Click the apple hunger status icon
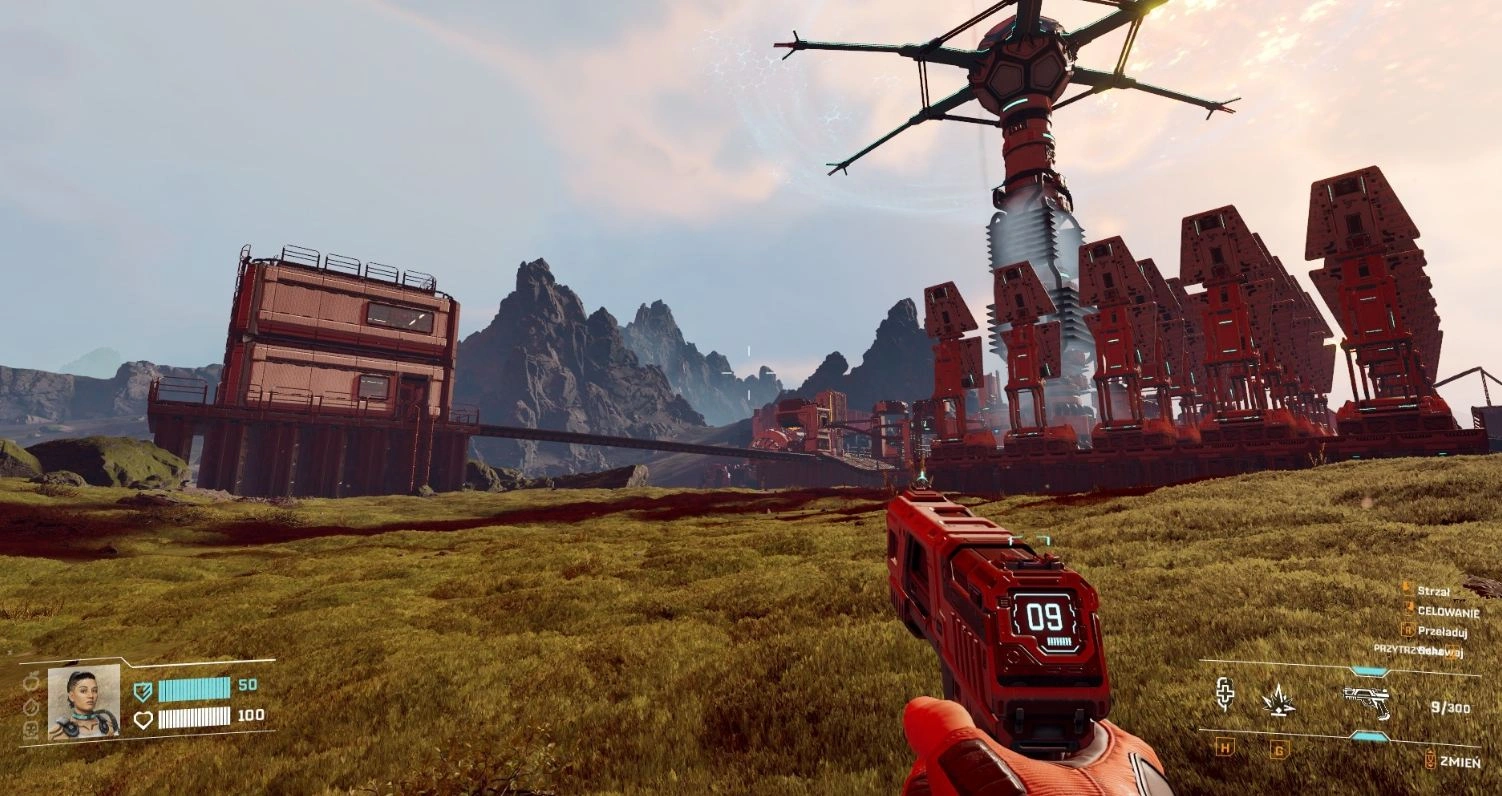 30,682
